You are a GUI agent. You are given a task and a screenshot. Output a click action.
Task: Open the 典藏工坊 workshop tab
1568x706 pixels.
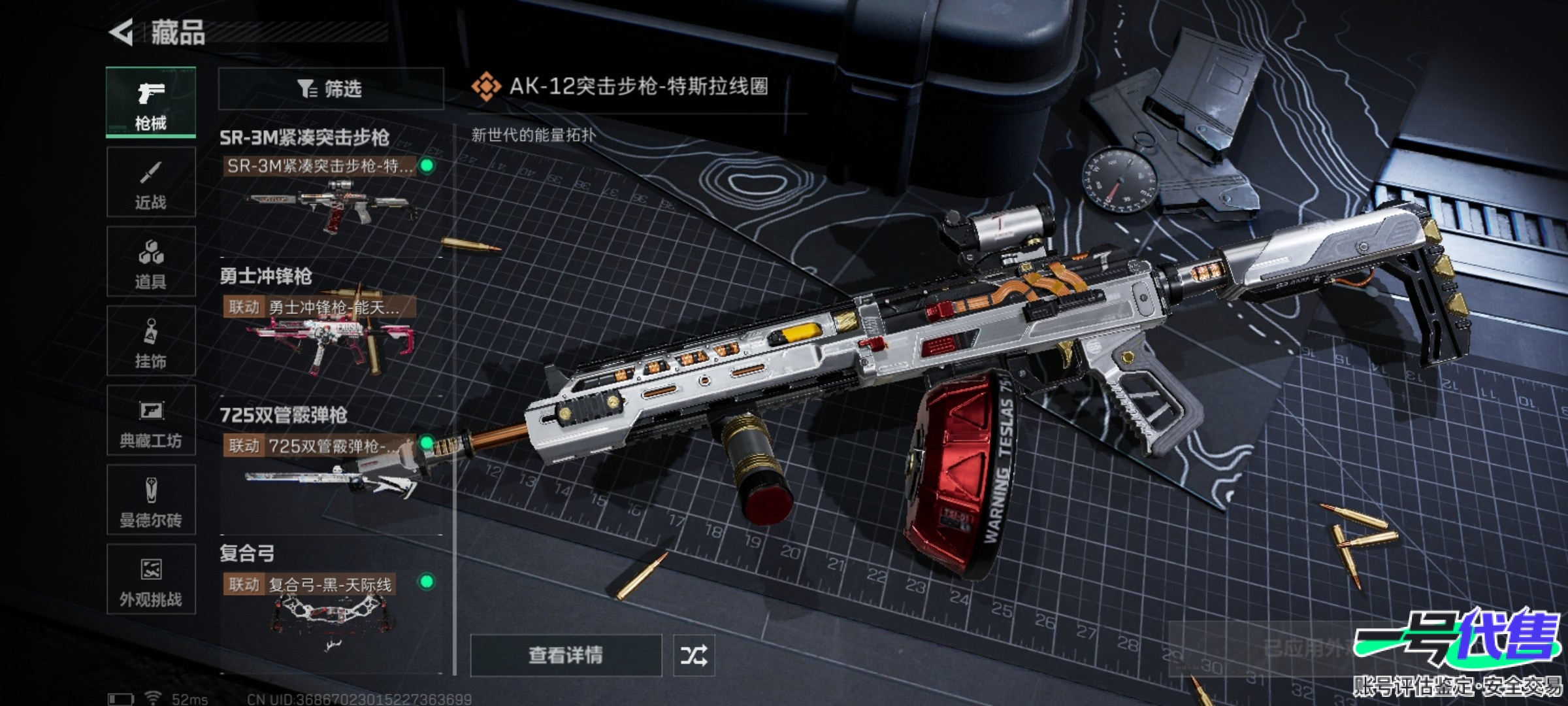pyautogui.click(x=151, y=420)
